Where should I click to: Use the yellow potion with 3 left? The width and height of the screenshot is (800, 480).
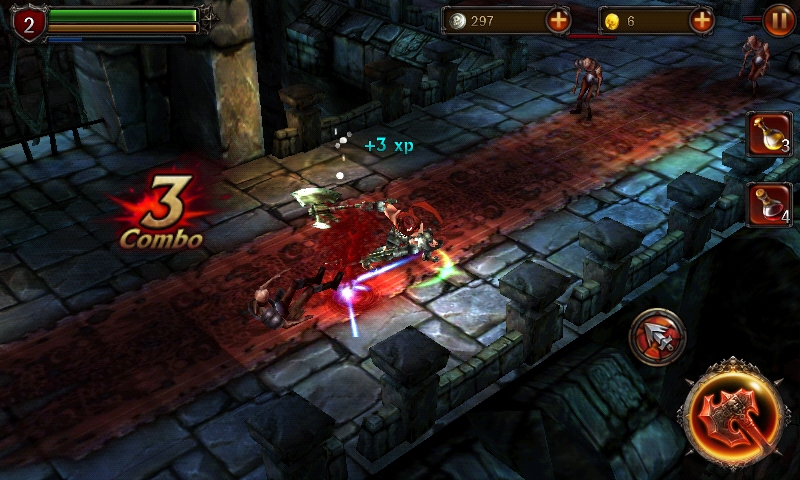click(x=769, y=134)
